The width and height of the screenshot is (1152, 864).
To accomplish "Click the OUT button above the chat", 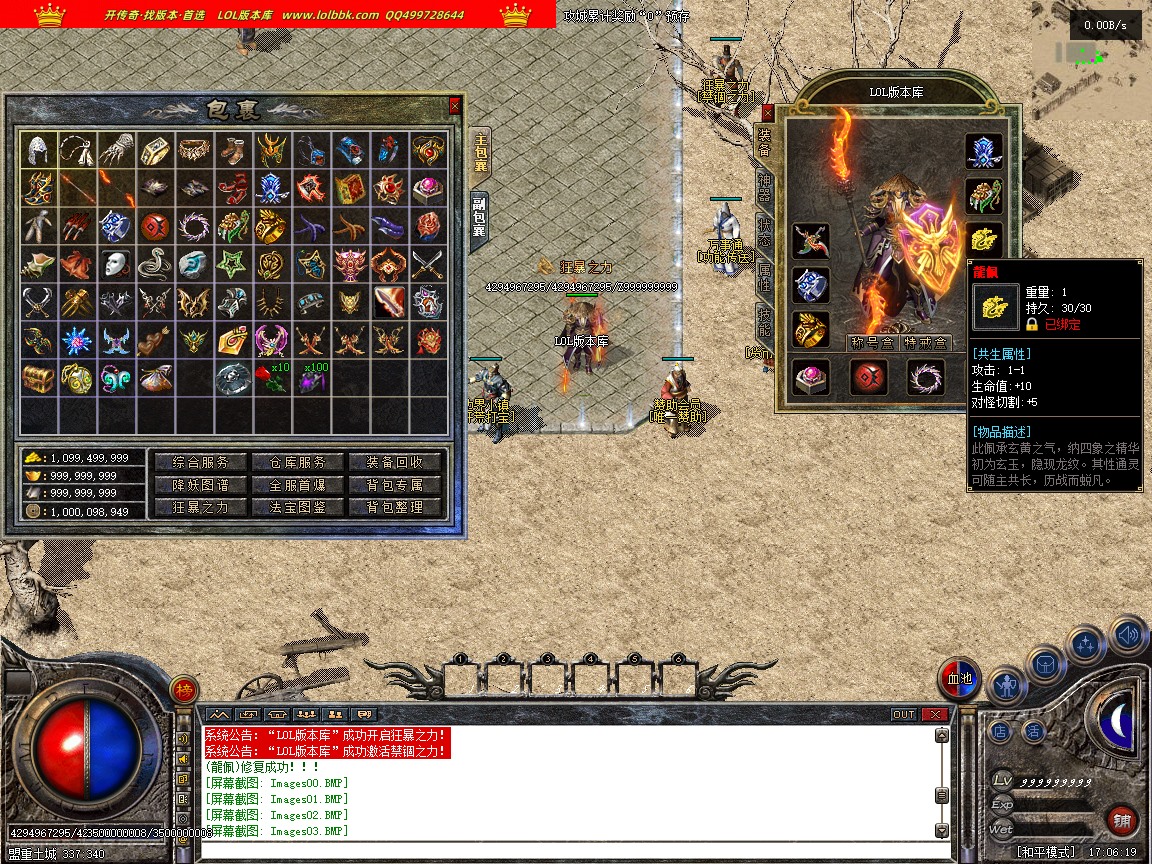I will coord(904,714).
